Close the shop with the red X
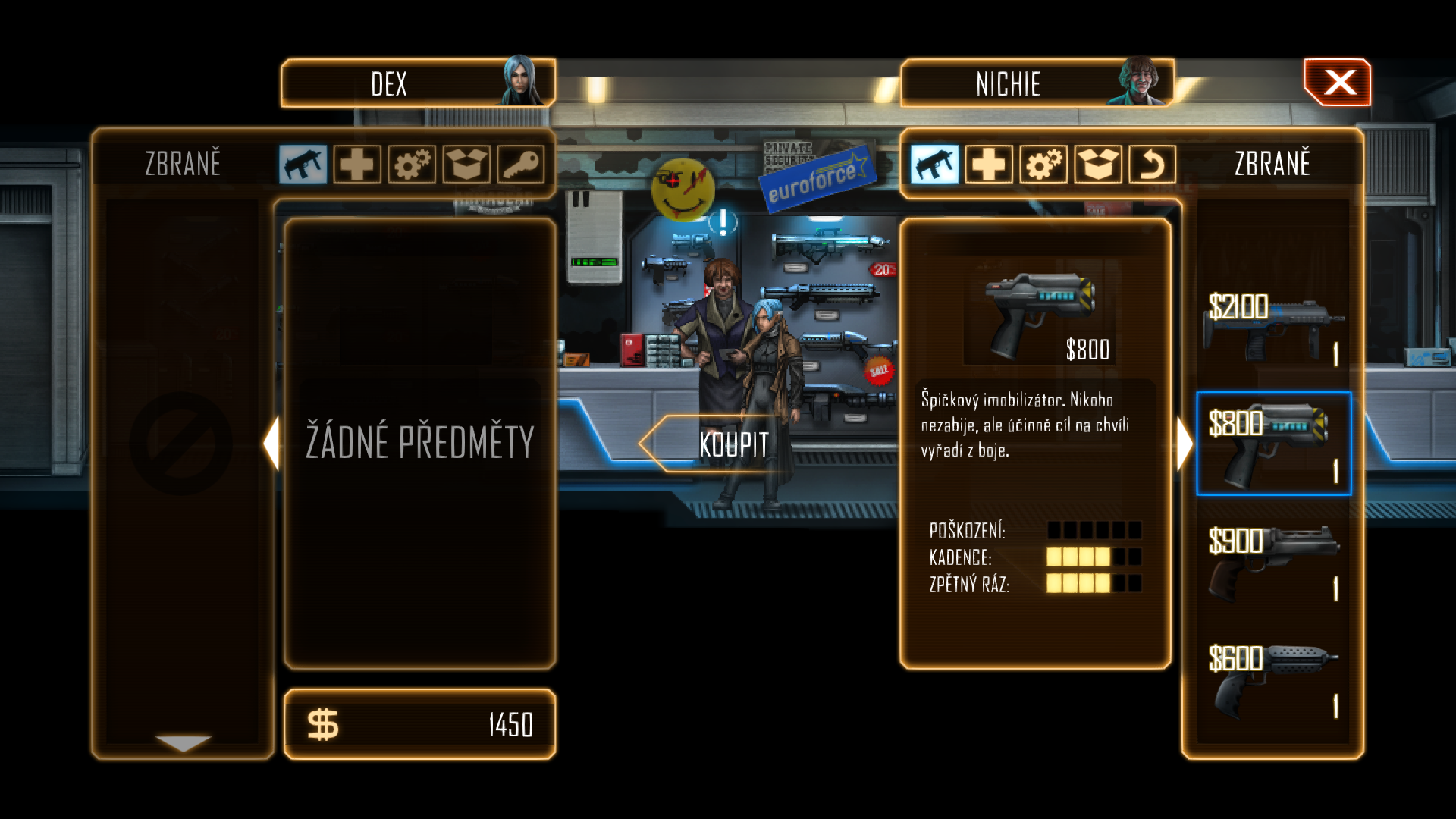This screenshot has height=819, width=1456. coord(1338,83)
